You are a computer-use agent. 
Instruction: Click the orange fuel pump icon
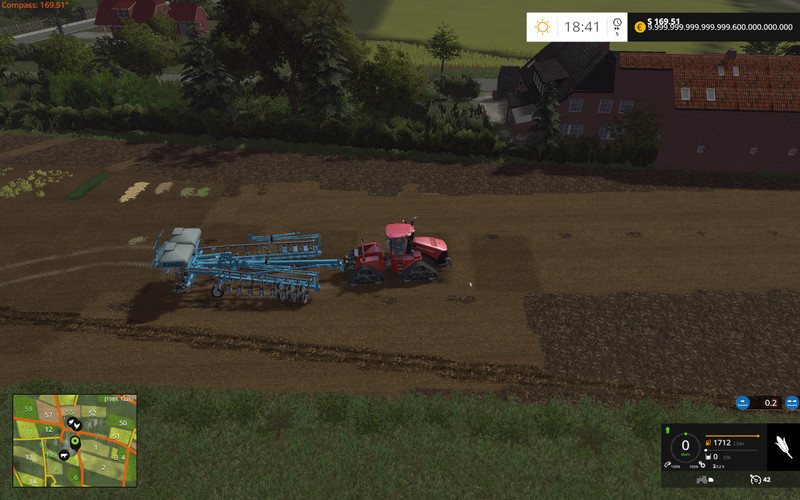709,442
